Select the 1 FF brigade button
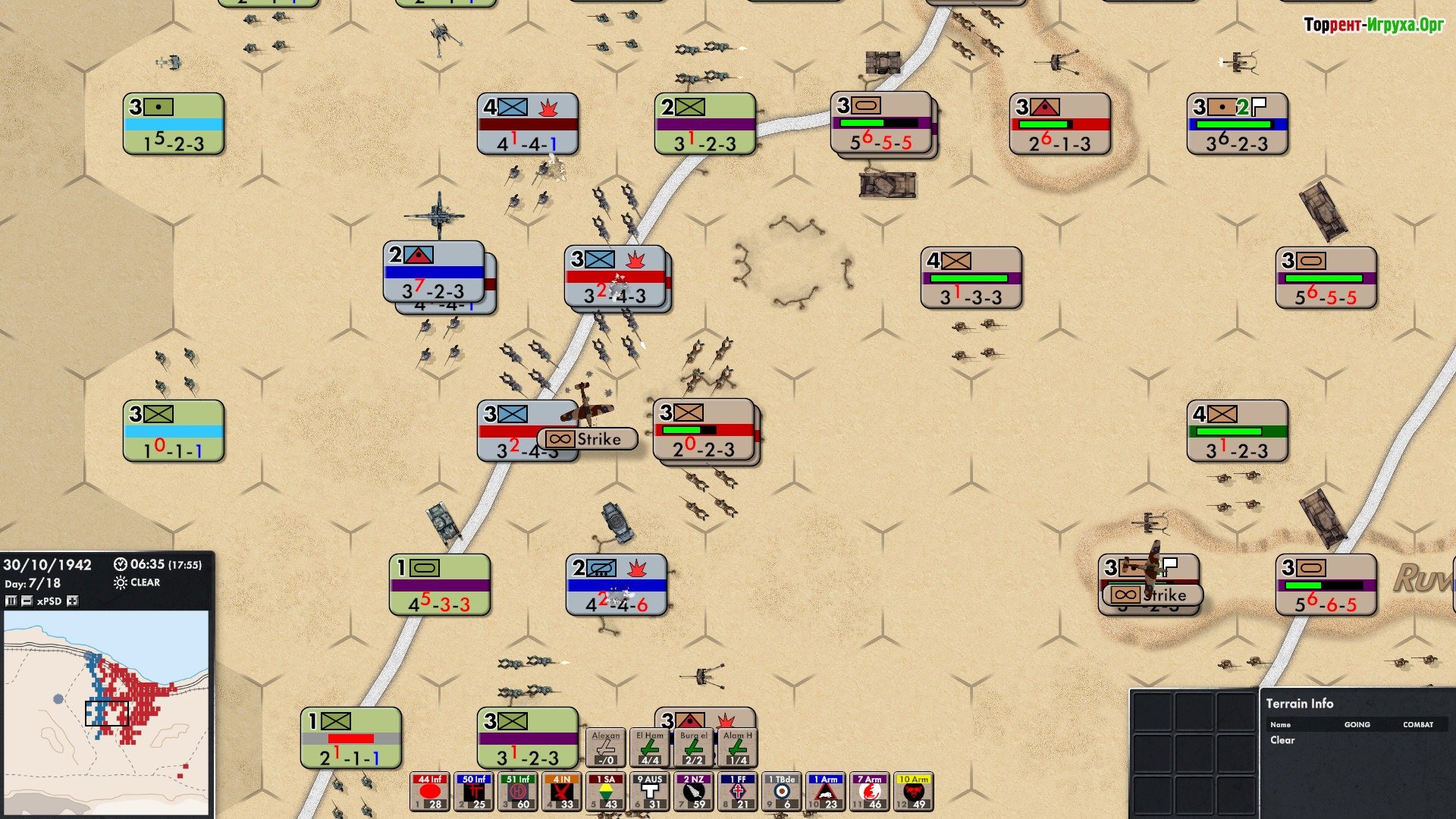This screenshot has width=1456, height=819. 738,792
